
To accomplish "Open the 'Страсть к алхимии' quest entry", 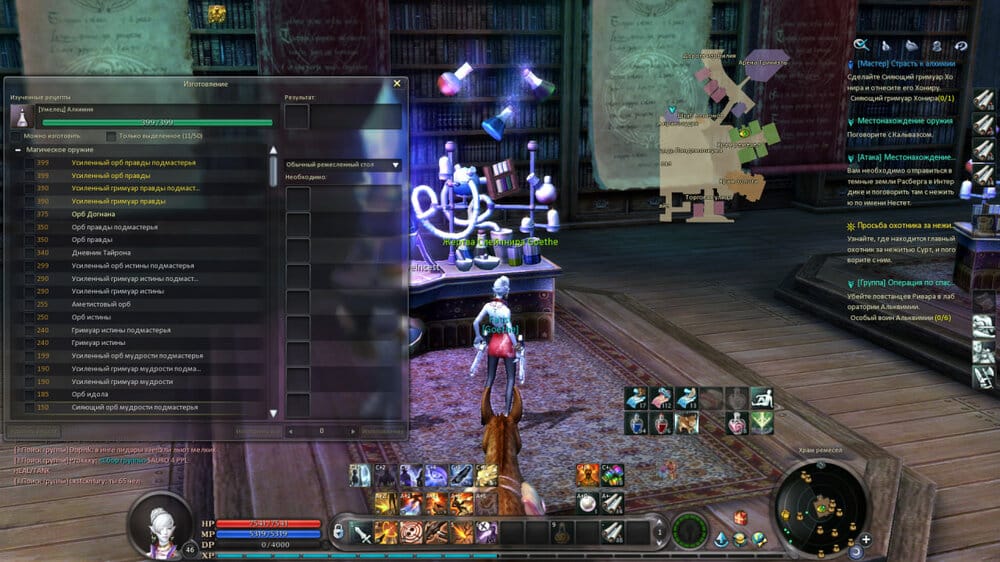I will [x=900, y=63].
